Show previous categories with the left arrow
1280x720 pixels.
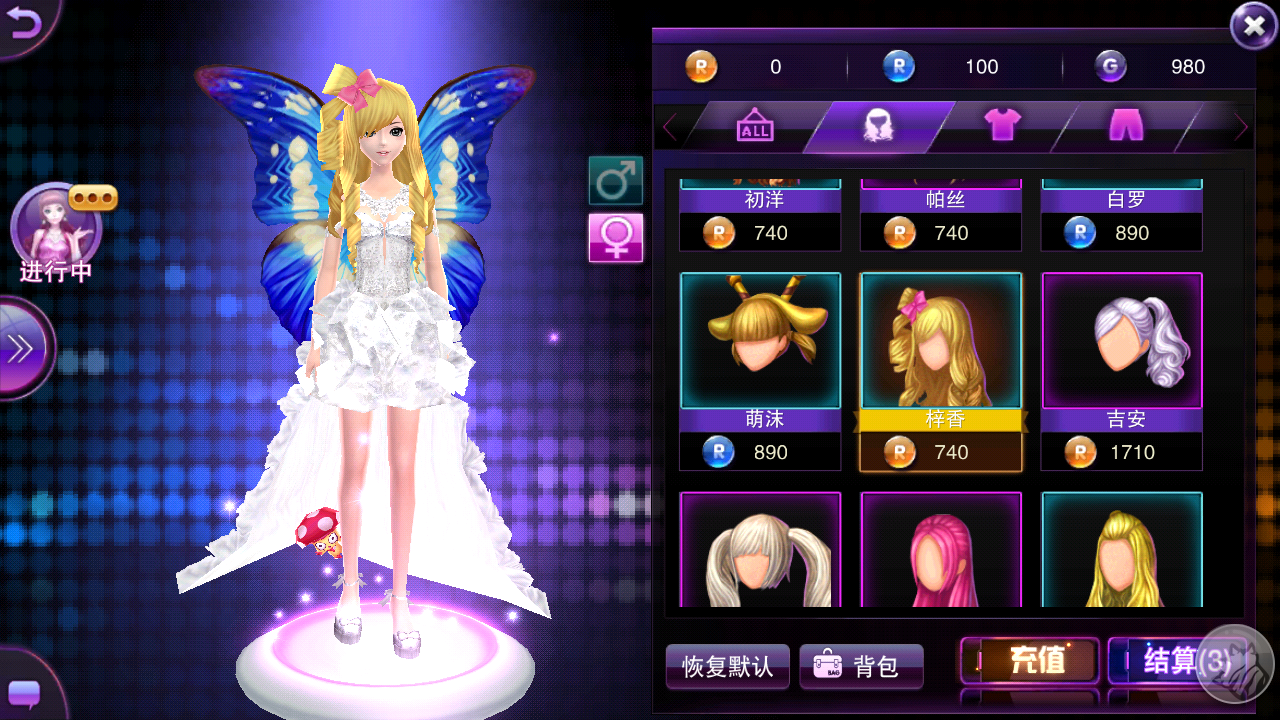point(670,128)
